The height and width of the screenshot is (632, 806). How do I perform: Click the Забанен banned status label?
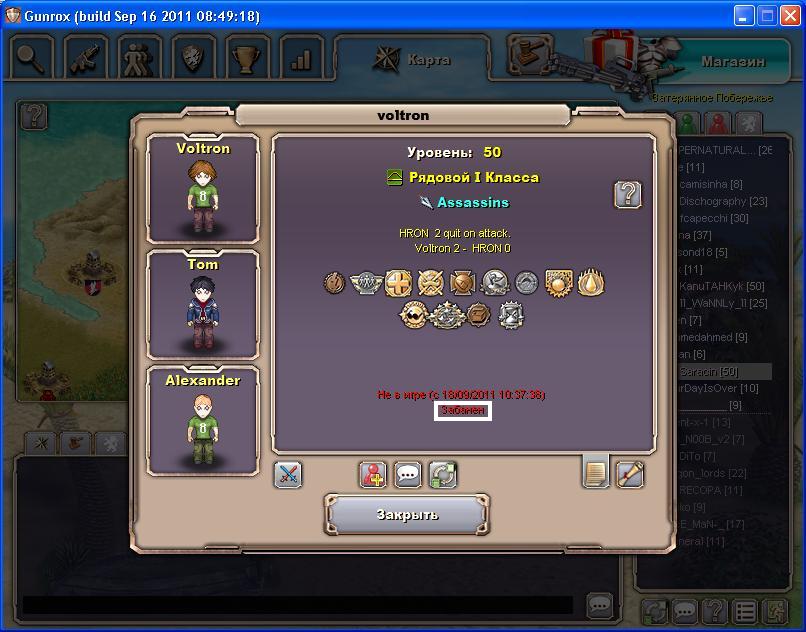(x=462, y=411)
